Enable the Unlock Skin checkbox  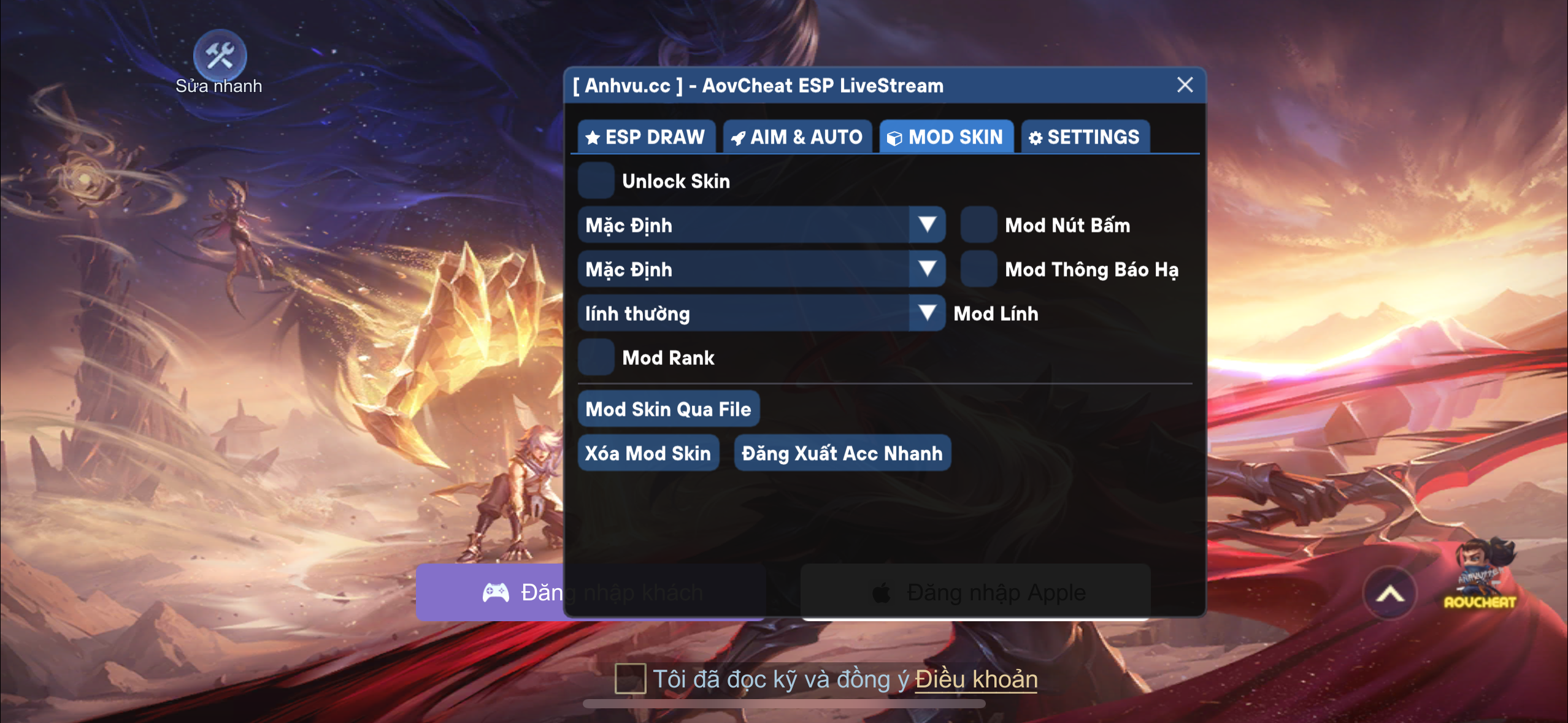pos(596,181)
